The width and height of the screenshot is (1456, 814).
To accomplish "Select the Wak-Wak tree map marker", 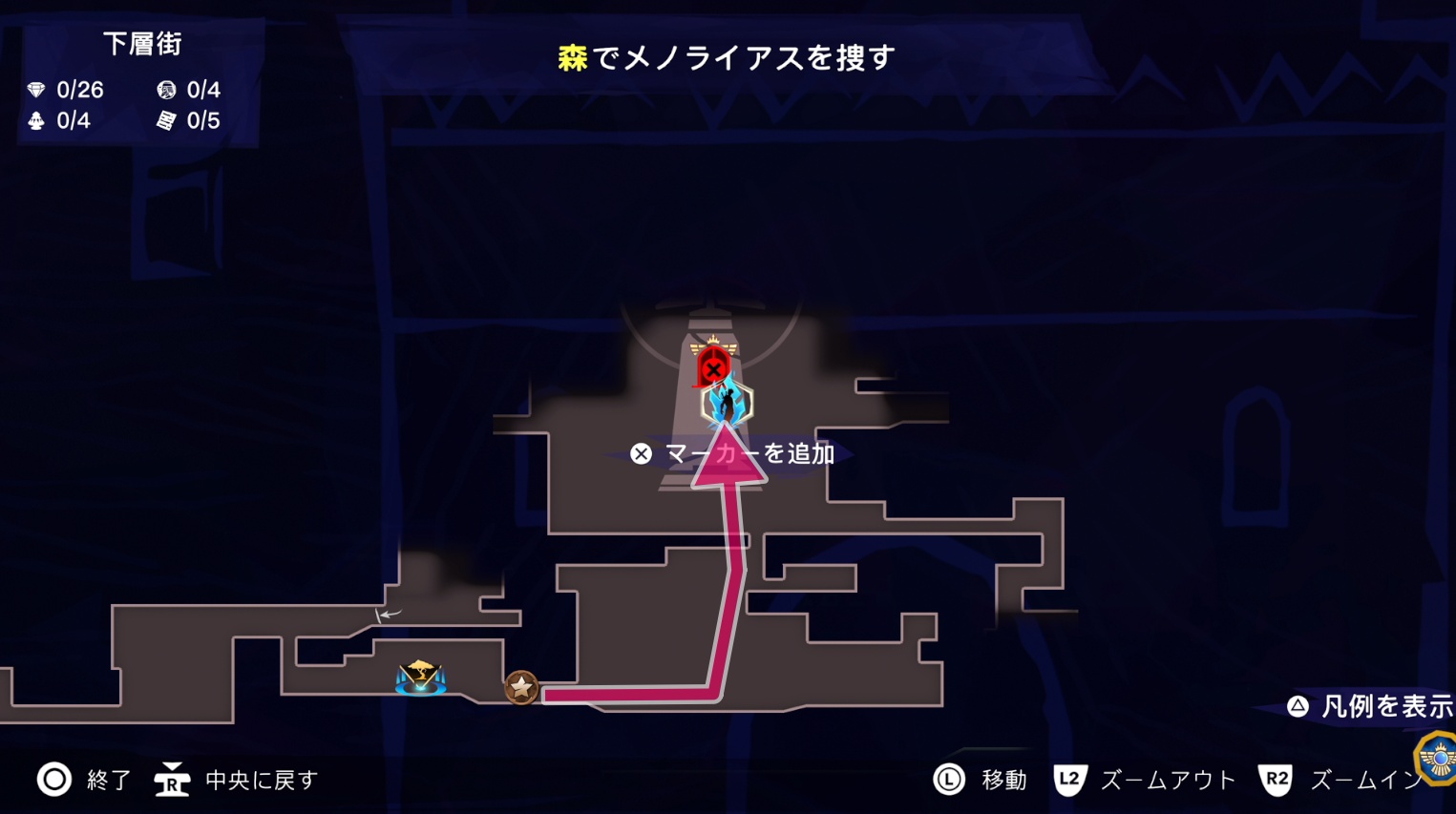I will tap(420, 678).
